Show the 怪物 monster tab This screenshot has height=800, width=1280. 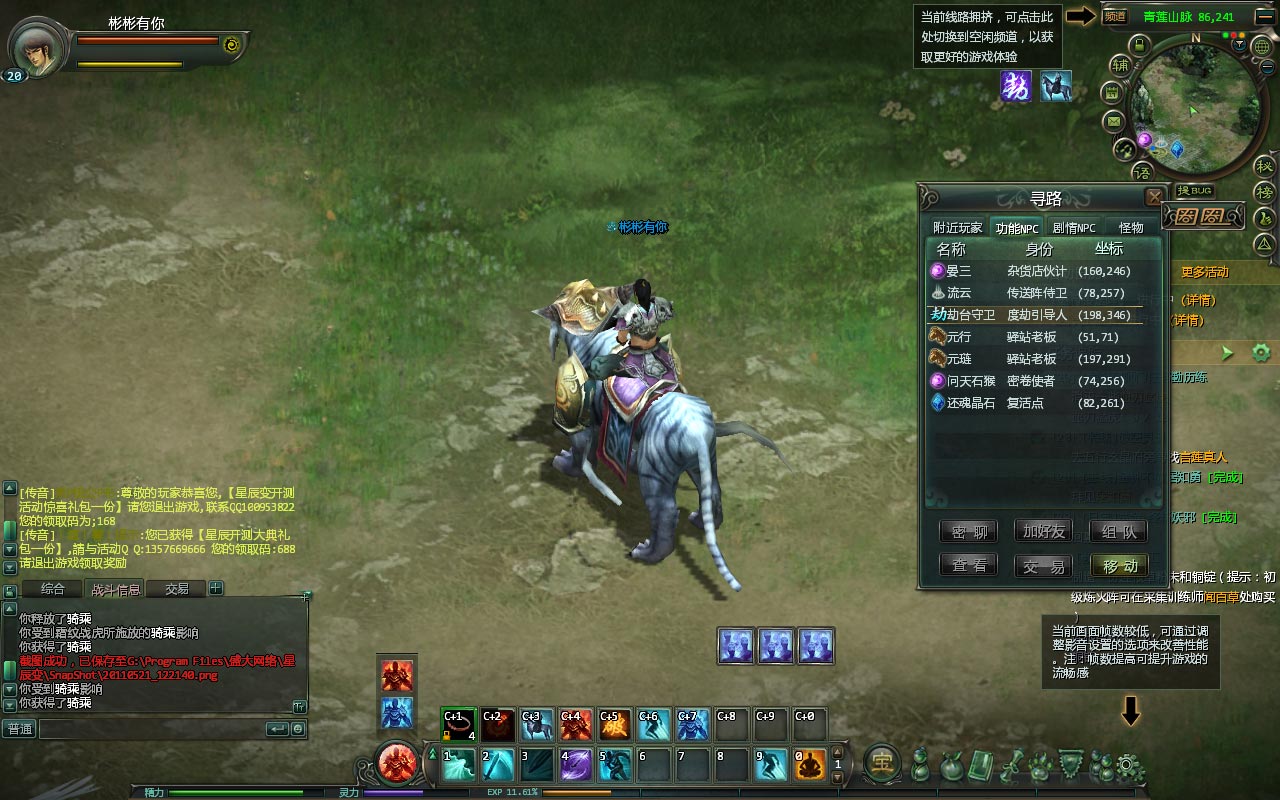point(1131,228)
